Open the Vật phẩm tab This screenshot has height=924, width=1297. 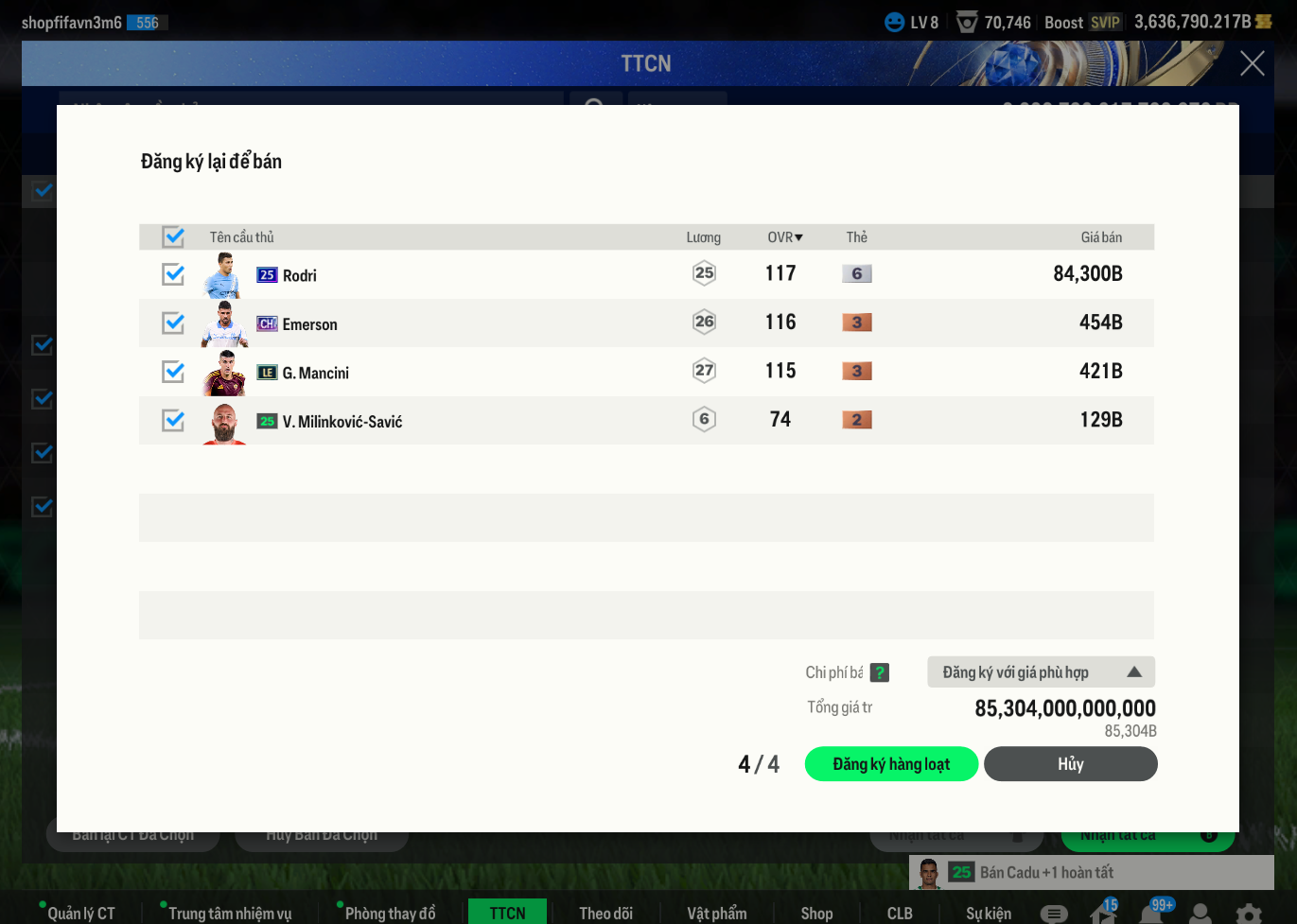717,913
